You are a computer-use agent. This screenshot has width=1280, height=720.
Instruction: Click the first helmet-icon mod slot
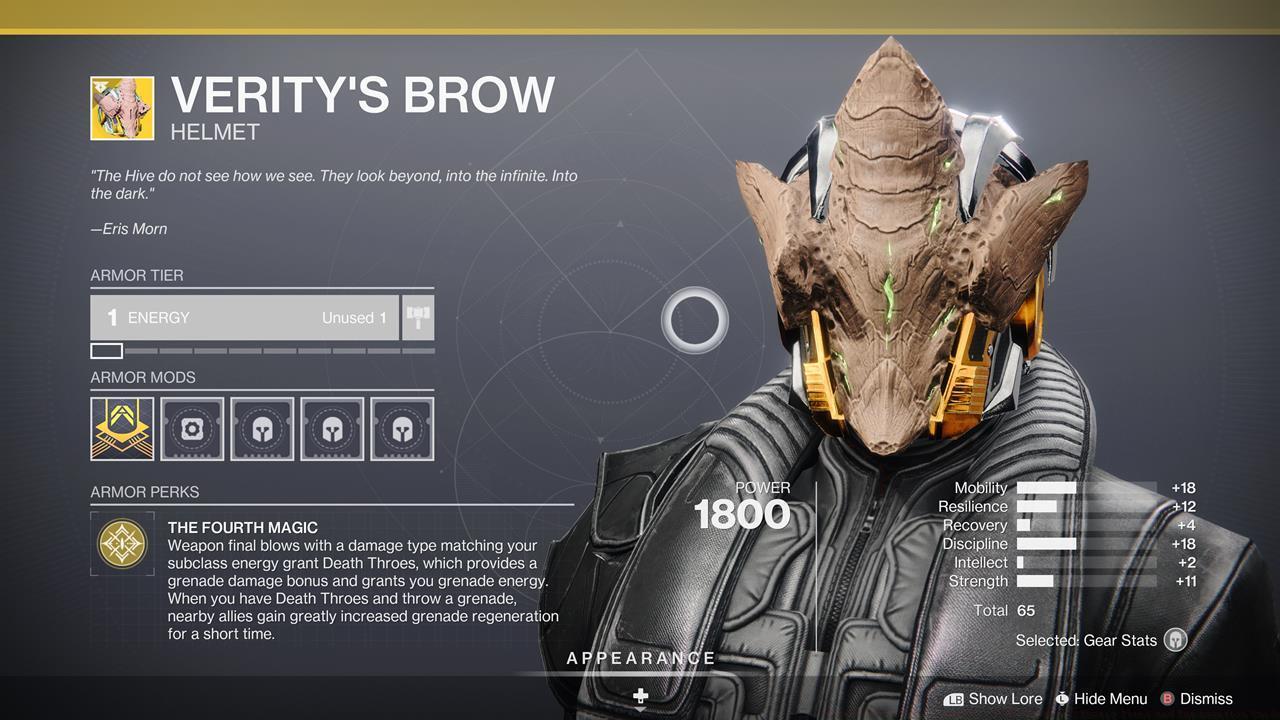(x=261, y=429)
